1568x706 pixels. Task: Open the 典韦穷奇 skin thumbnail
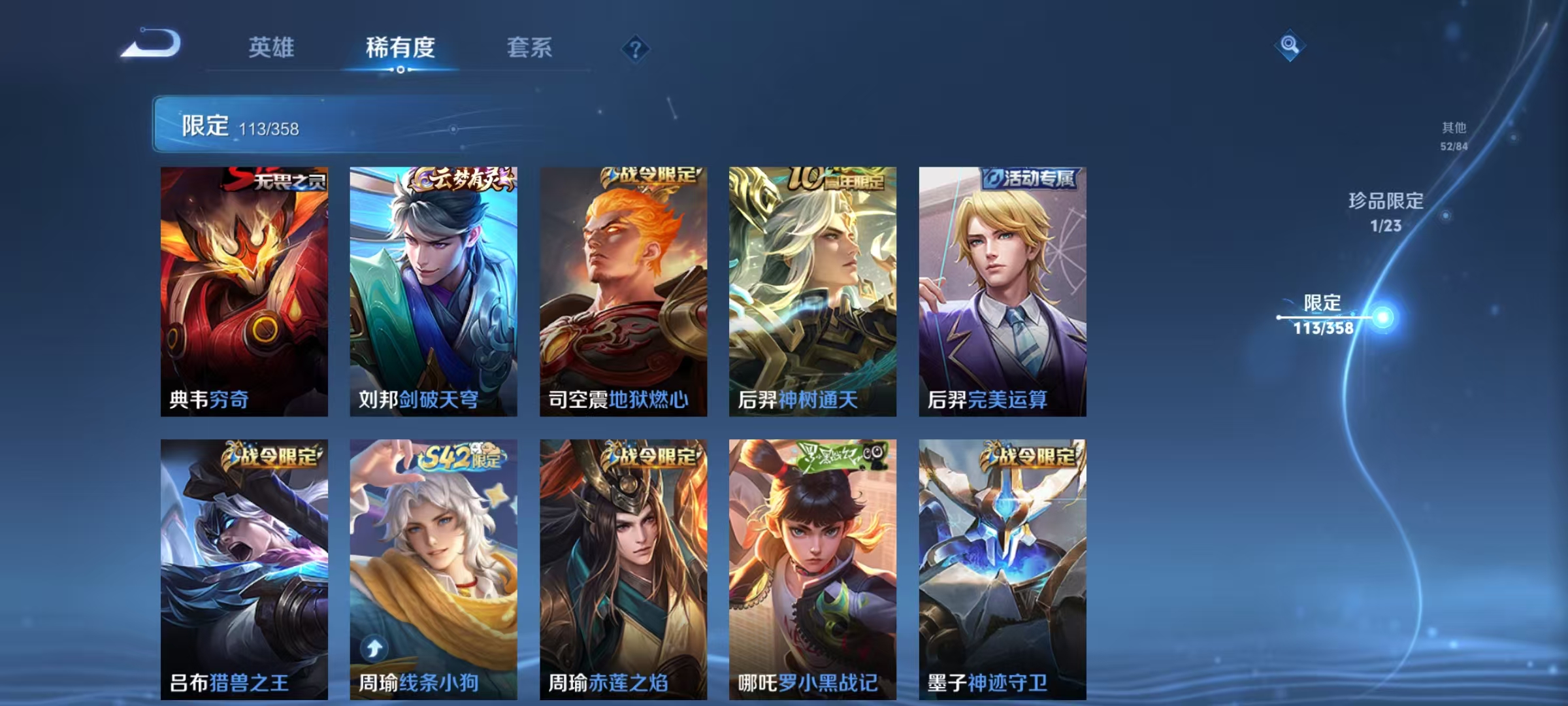tap(246, 291)
